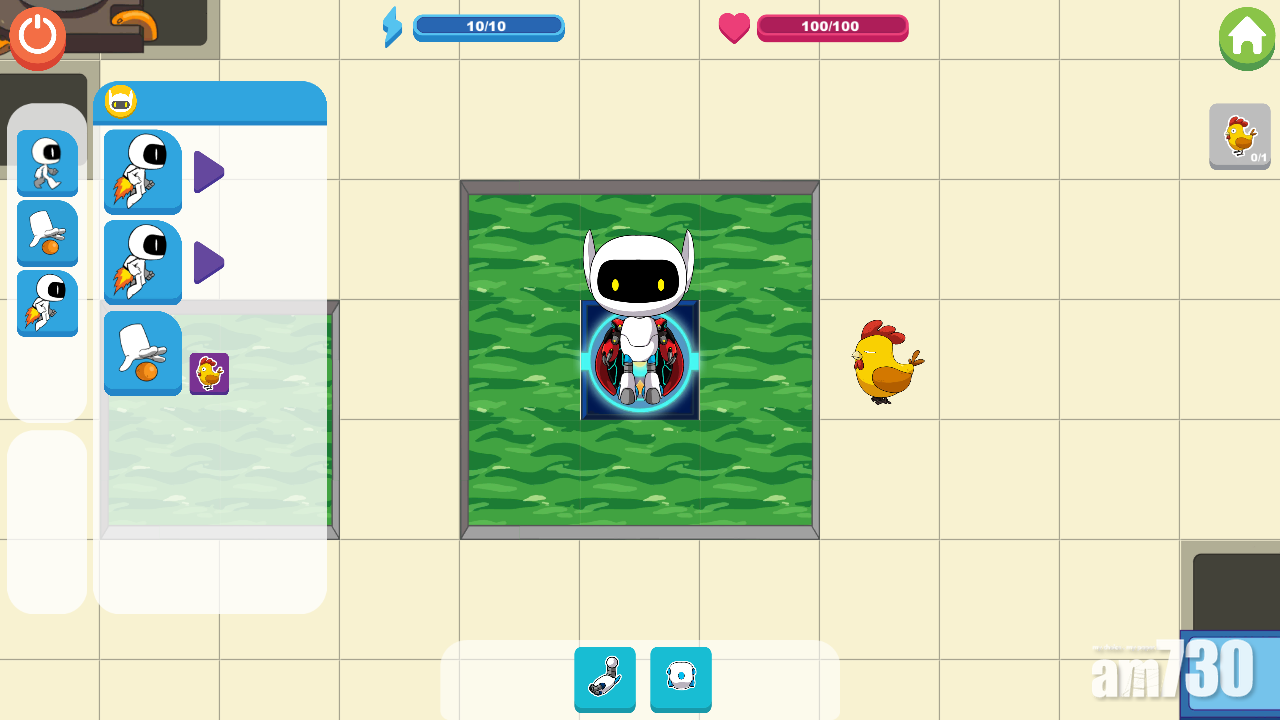Choose the purple chicken target tile
Screen dimensions: 1280x720
[209, 374]
